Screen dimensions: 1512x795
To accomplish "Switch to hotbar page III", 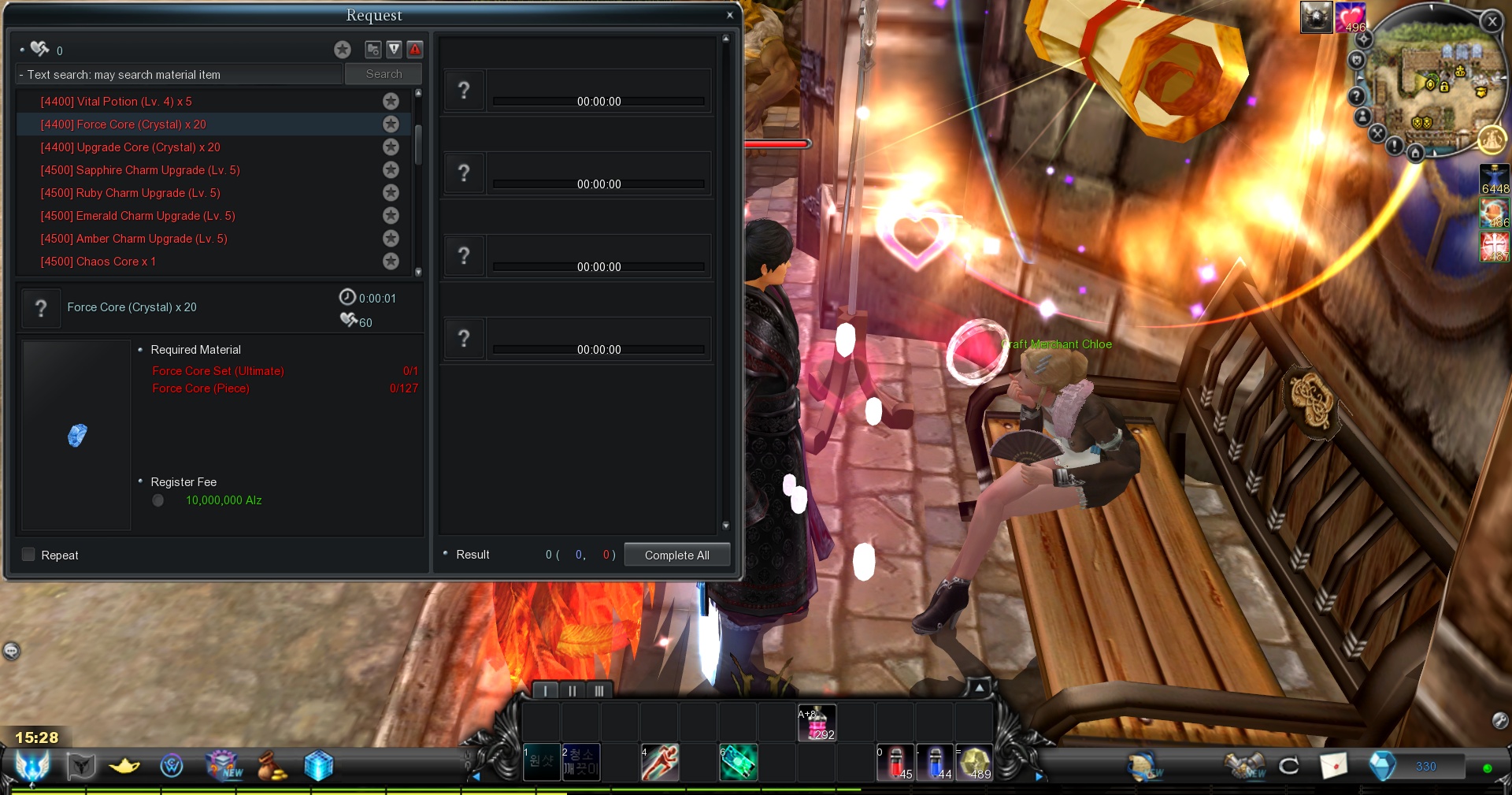I will point(598,691).
